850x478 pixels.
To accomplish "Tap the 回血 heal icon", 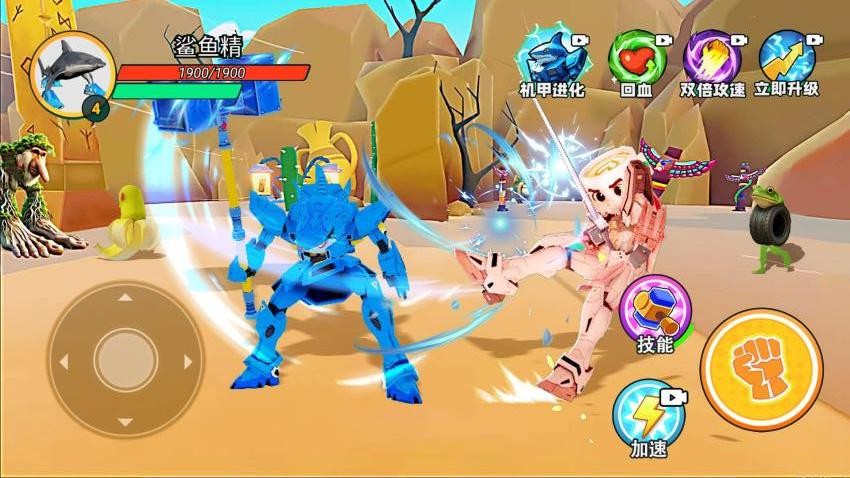I will (636, 58).
